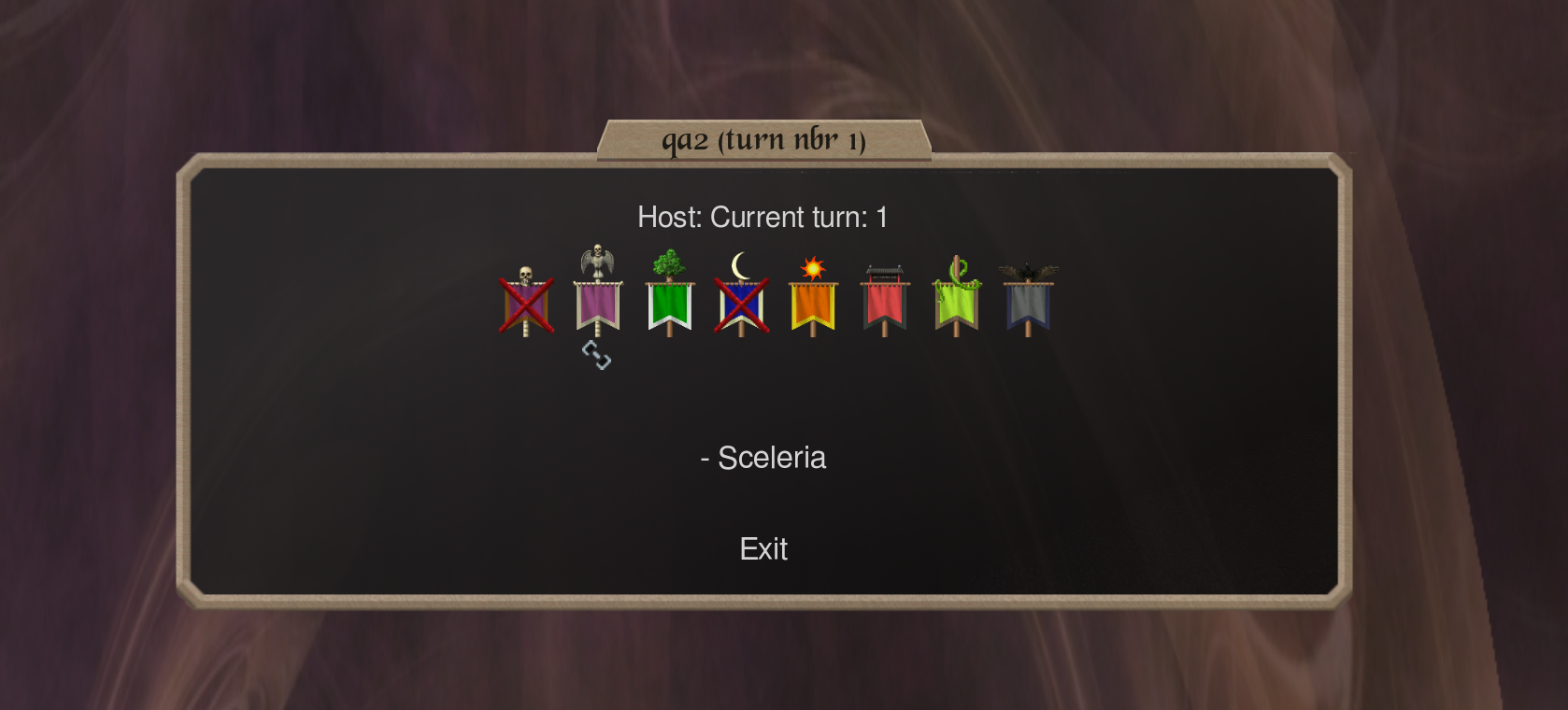Image resolution: width=1568 pixels, height=710 pixels.
Task: Exit the game lobby
Action: (763, 549)
